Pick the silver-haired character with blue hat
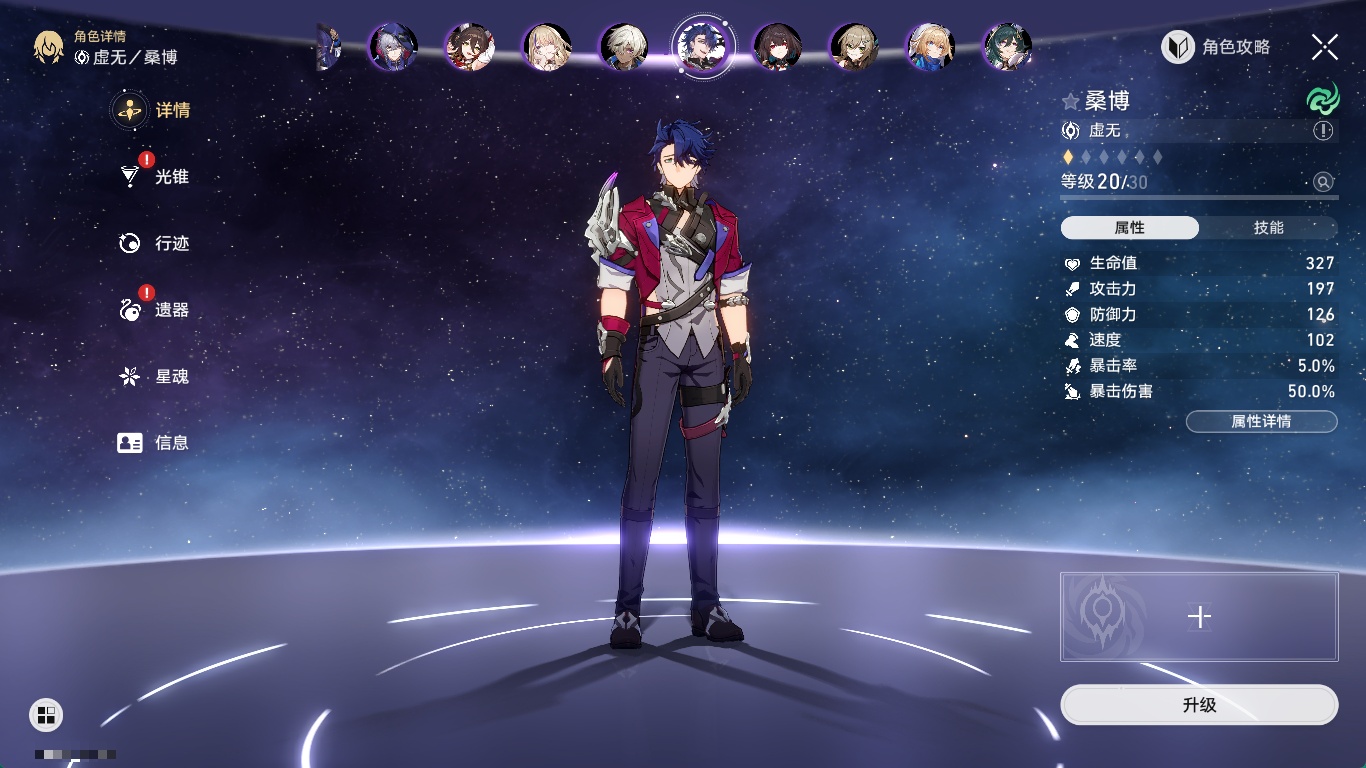Image resolution: width=1366 pixels, height=768 pixels. (x=393, y=47)
